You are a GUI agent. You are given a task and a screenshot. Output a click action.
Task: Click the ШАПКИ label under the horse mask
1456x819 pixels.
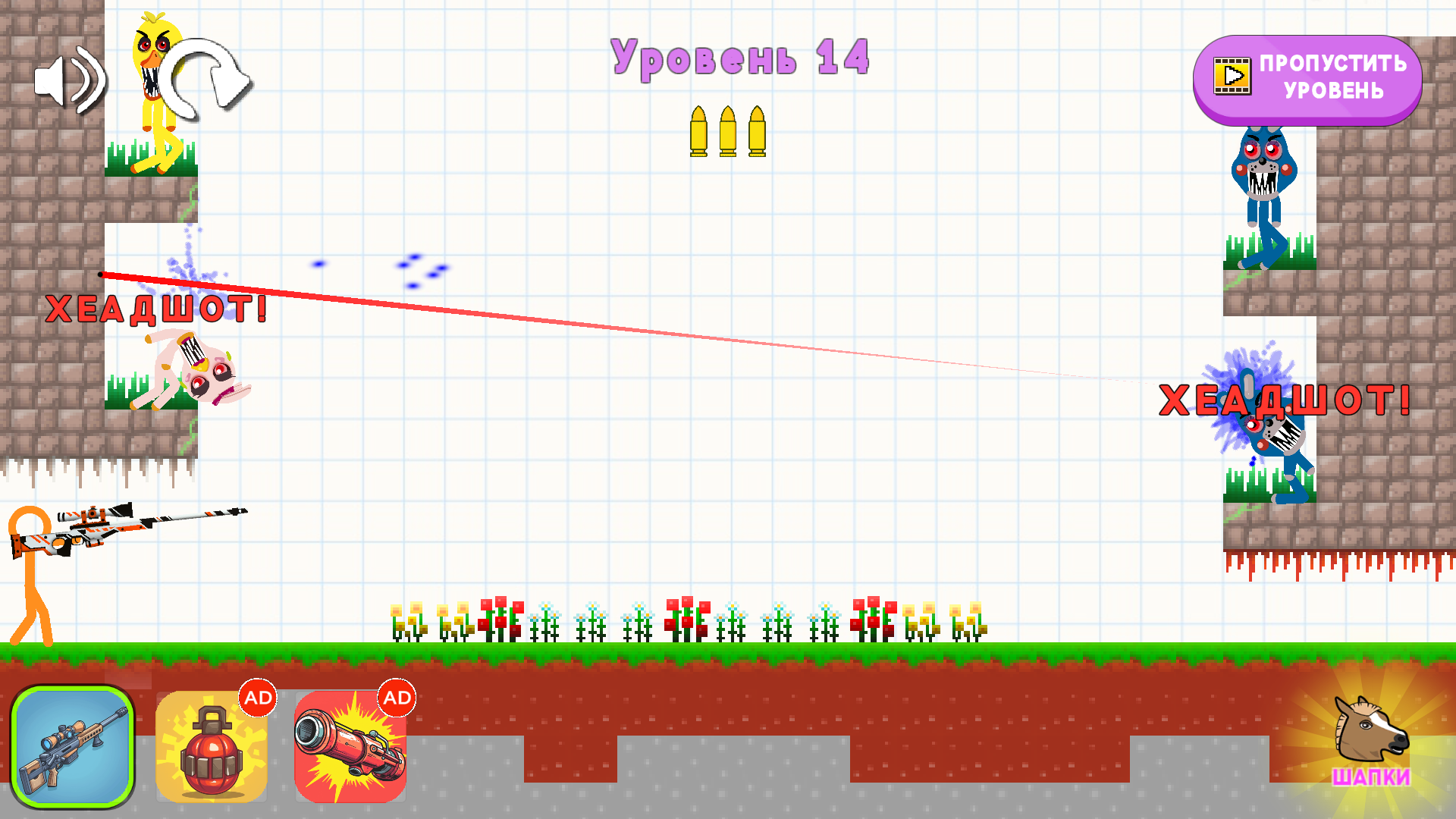[1370, 777]
